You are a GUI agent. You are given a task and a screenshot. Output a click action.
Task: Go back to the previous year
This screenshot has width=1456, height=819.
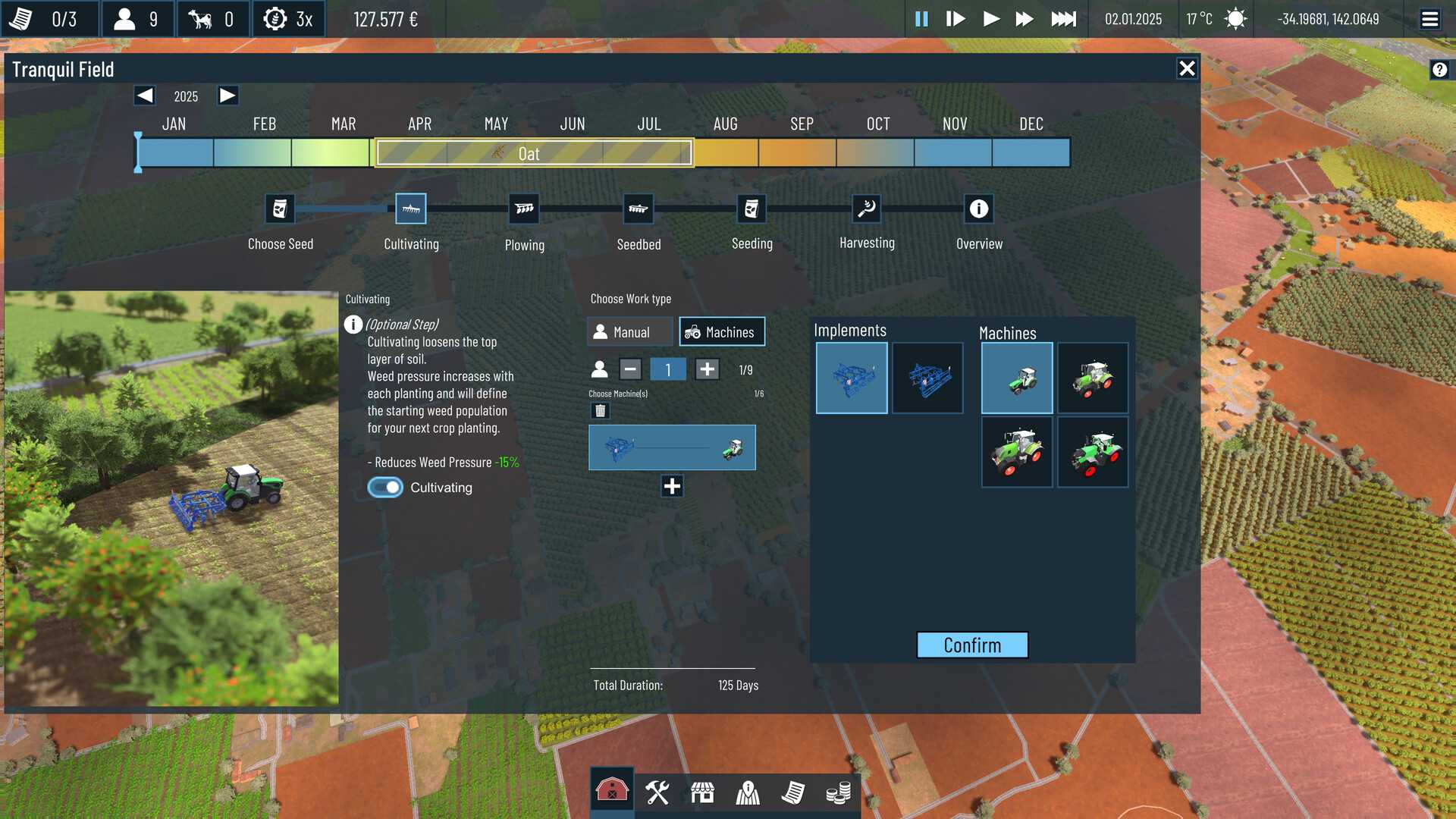[x=144, y=96]
